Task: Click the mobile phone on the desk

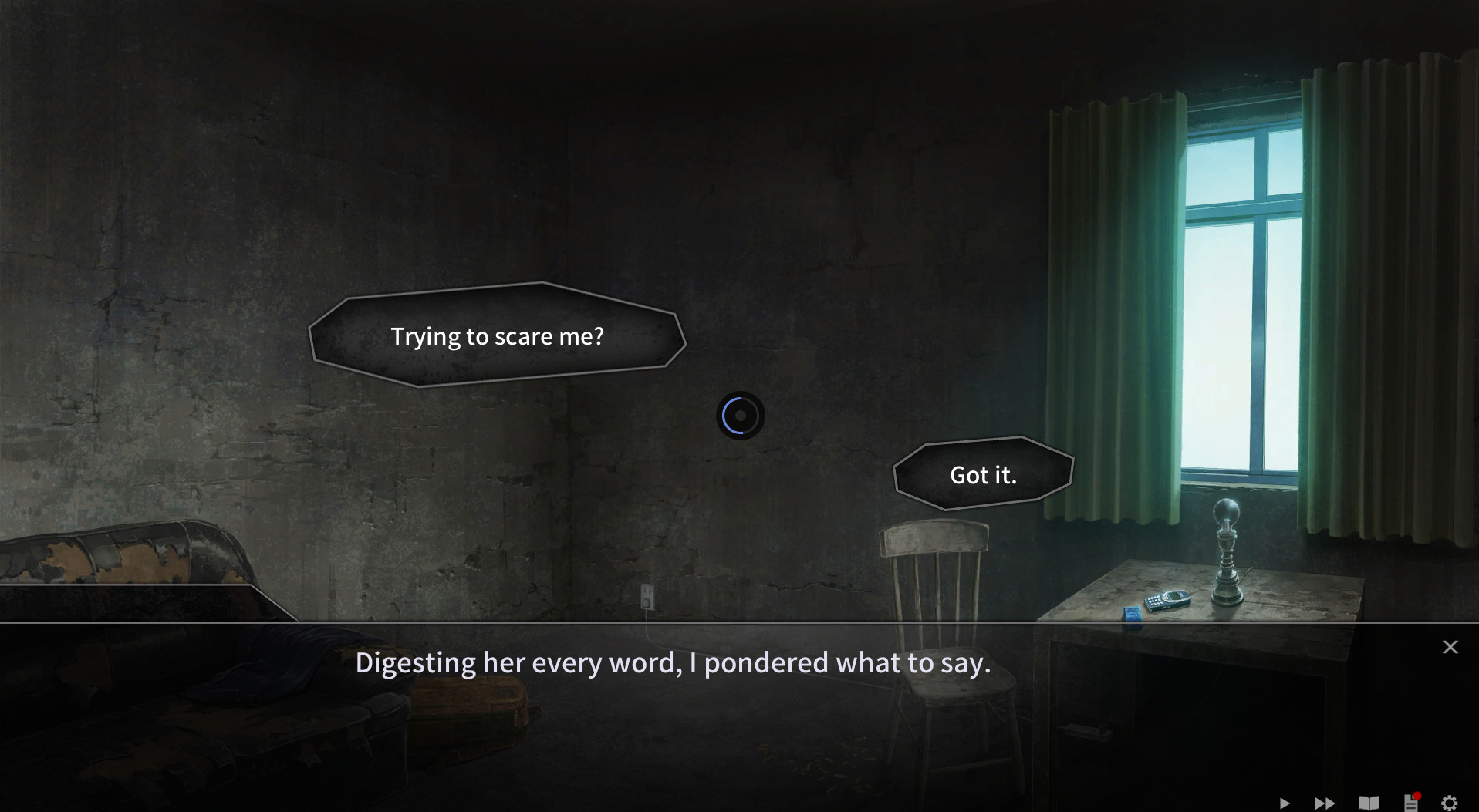Action: 1168,599
